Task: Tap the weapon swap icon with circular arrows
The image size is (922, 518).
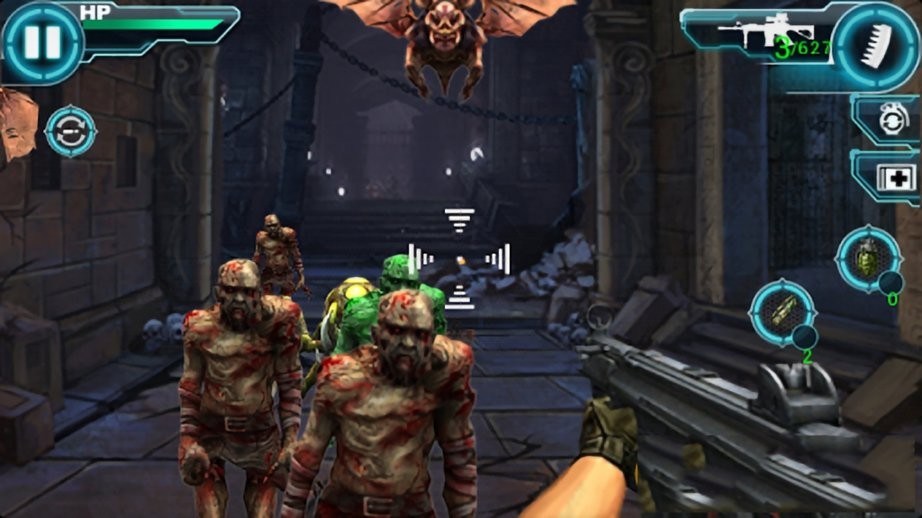Action: coord(71,132)
